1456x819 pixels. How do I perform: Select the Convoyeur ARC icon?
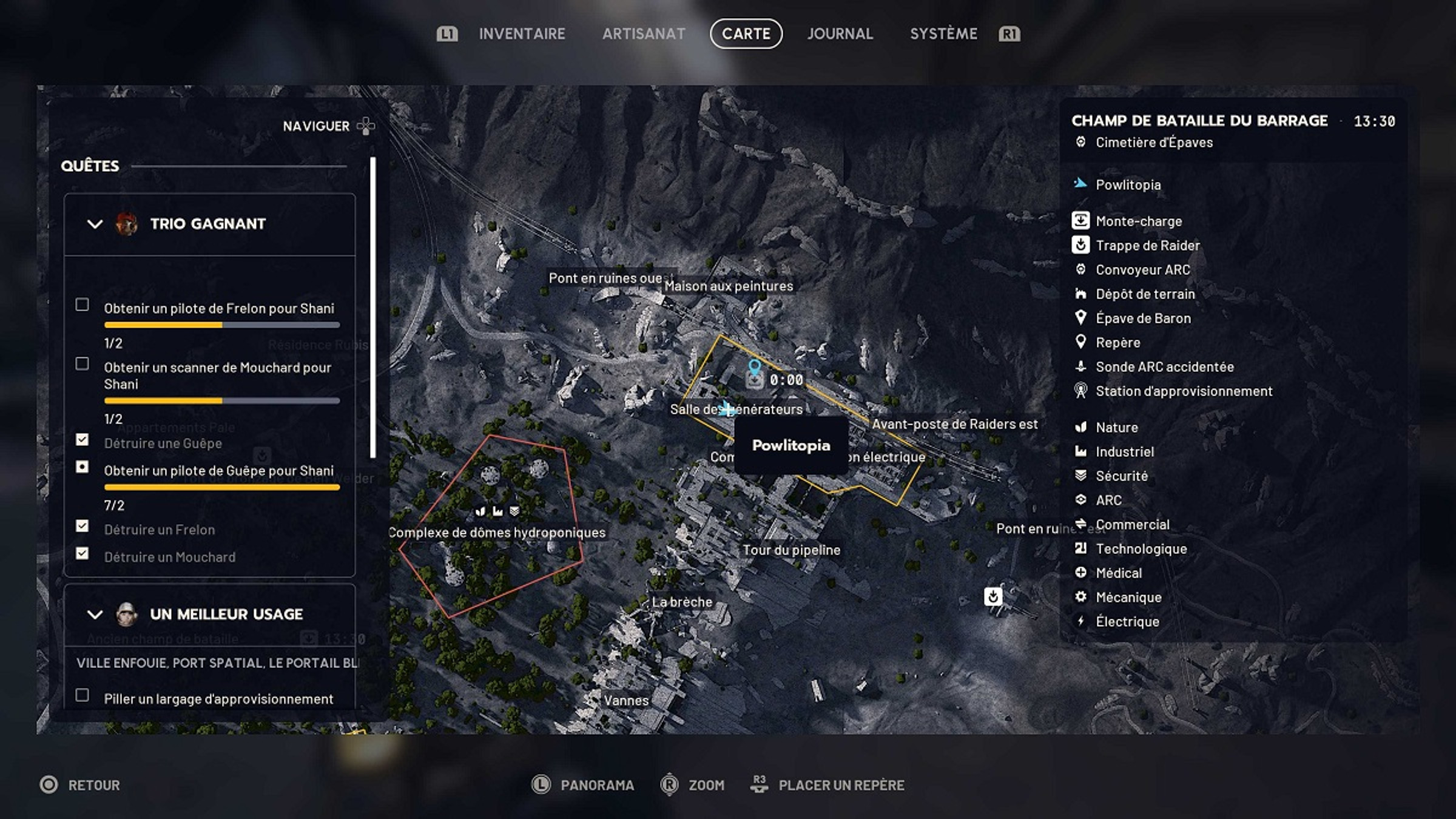[x=1082, y=269]
